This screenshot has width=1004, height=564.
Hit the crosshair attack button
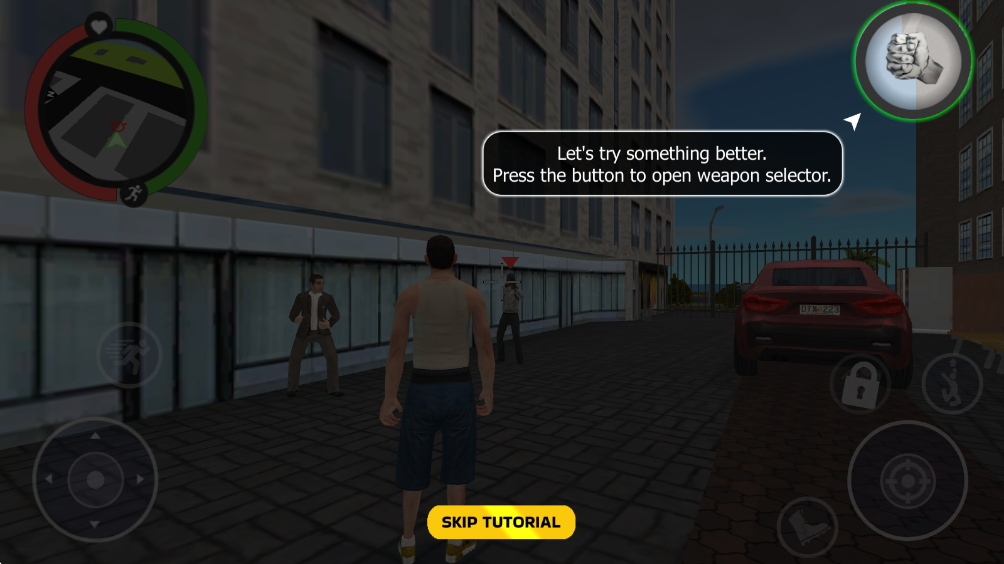[907, 481]
